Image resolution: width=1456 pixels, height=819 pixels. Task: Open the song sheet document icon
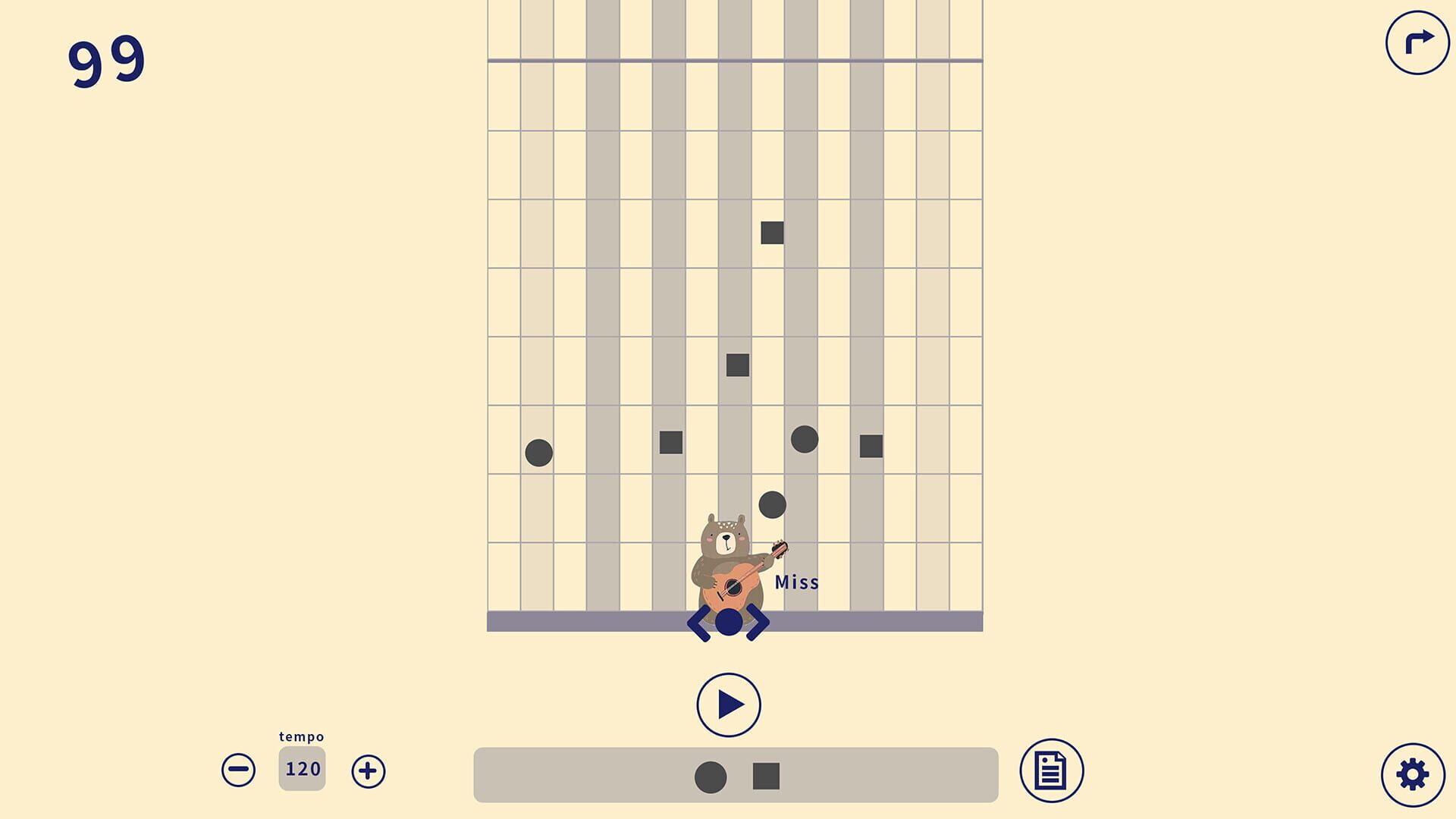point(1053,771)
